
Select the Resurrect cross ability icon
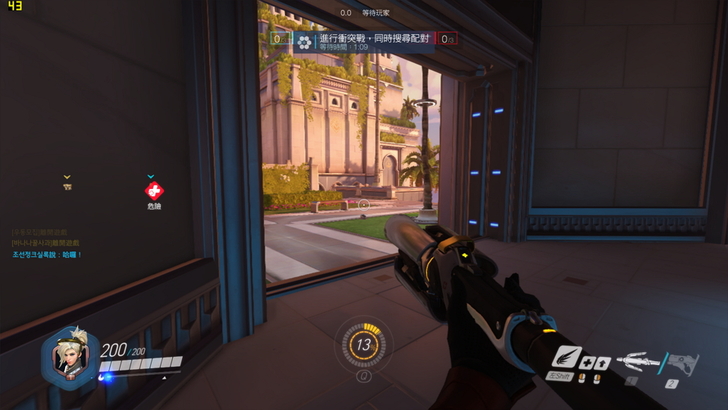point(587,363)
